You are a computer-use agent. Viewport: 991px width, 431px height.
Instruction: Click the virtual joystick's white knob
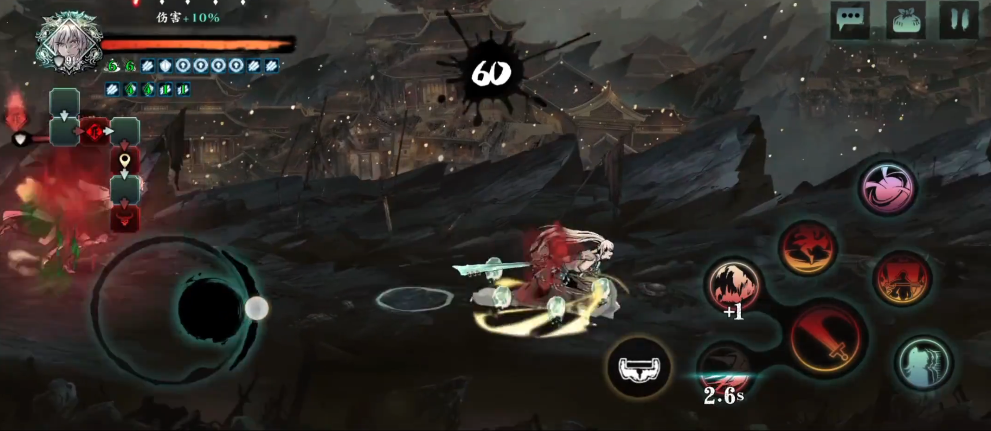(256, 308)
